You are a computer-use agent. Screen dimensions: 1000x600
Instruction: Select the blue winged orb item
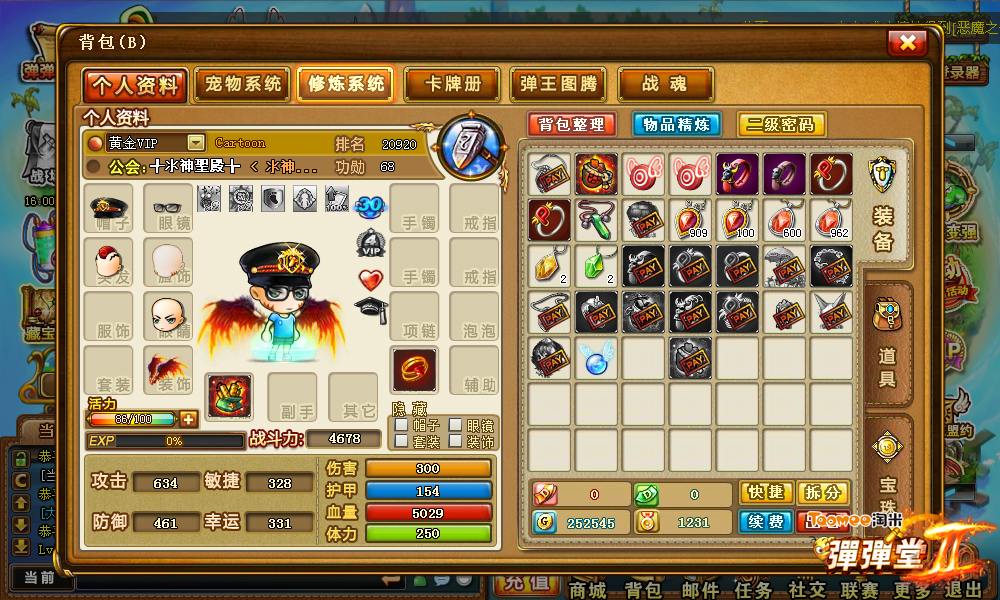click(x=597, y=357)
